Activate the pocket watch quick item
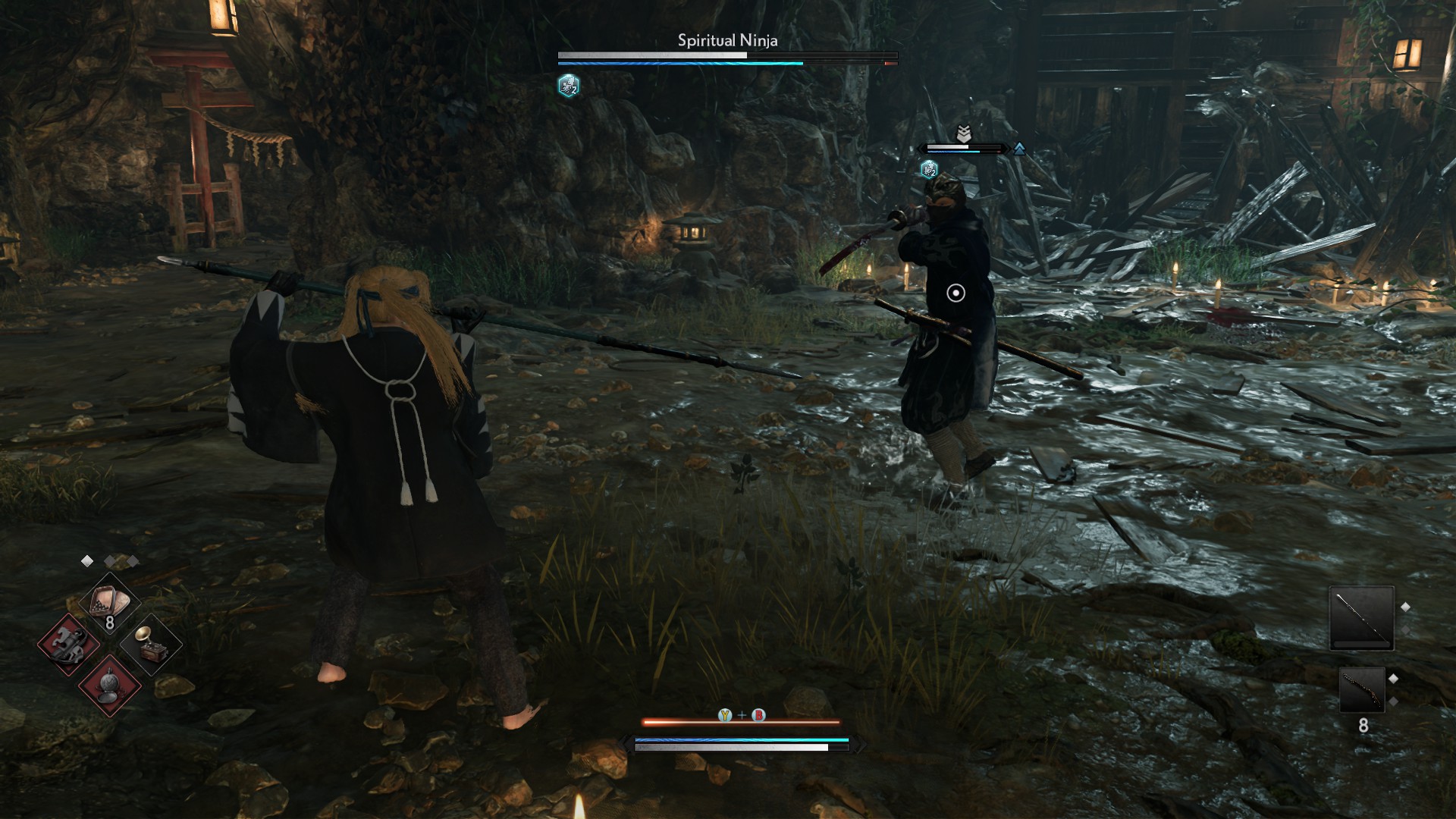The height and width of the screenshot is (819, 1456). click(110, 685)
